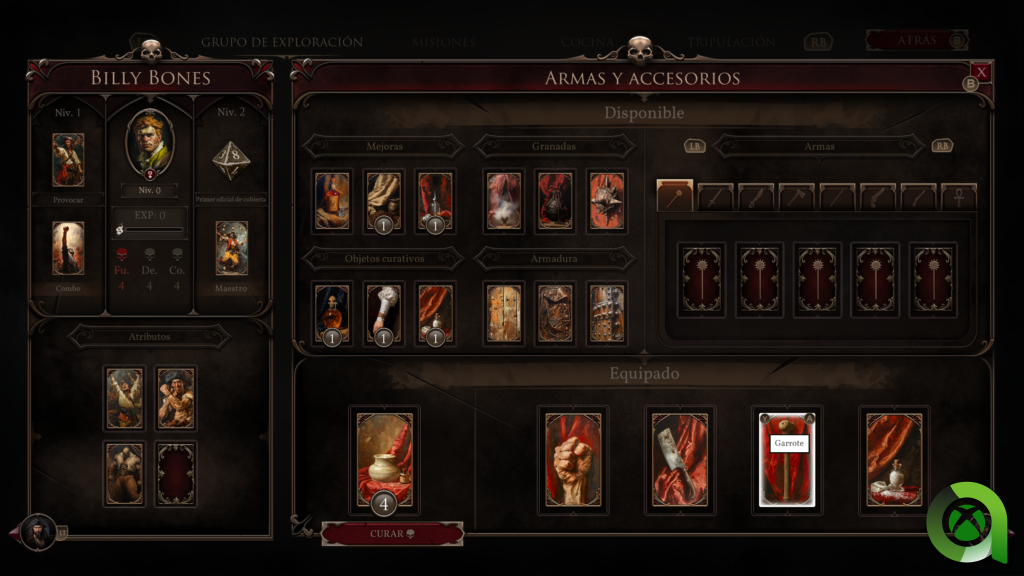Select the equipped Garrote club card

(x=787, y=459)
